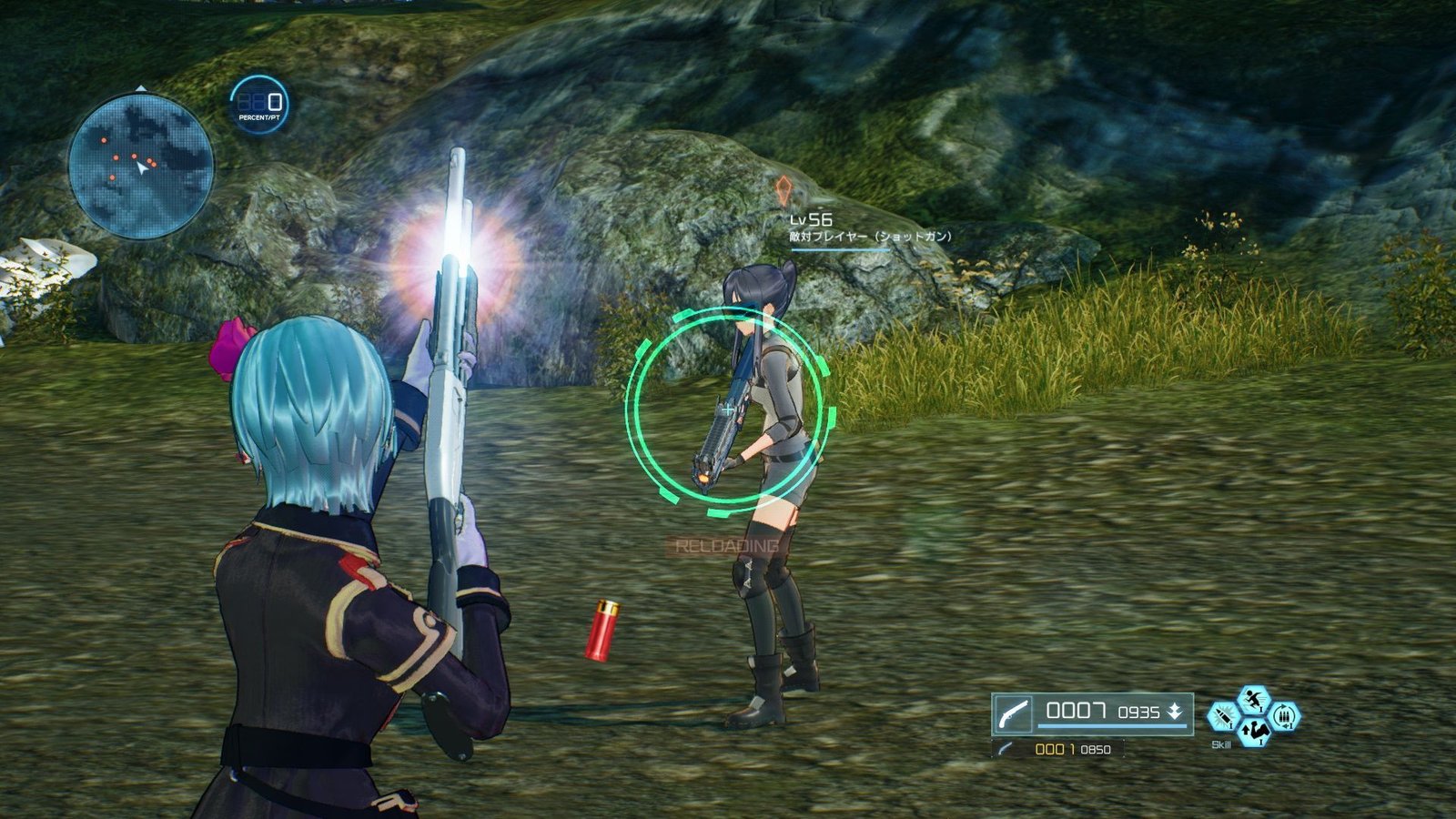Viewport: 1456px width, 819px height.
Task: Activate the flexing arm strength skill
Action: [x=1254, y=731]
